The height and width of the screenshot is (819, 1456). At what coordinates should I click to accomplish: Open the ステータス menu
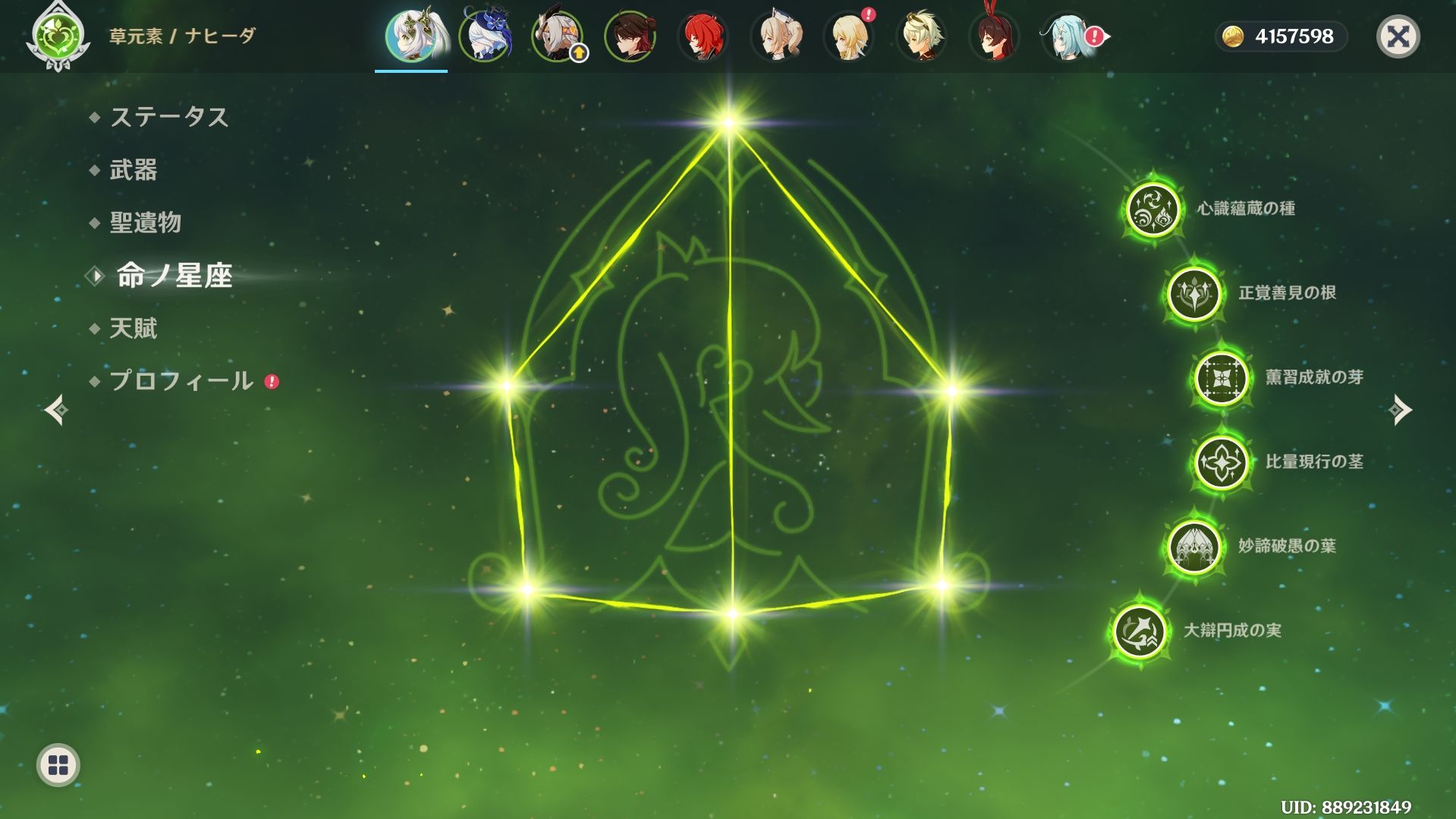click(x=168, y=117)
